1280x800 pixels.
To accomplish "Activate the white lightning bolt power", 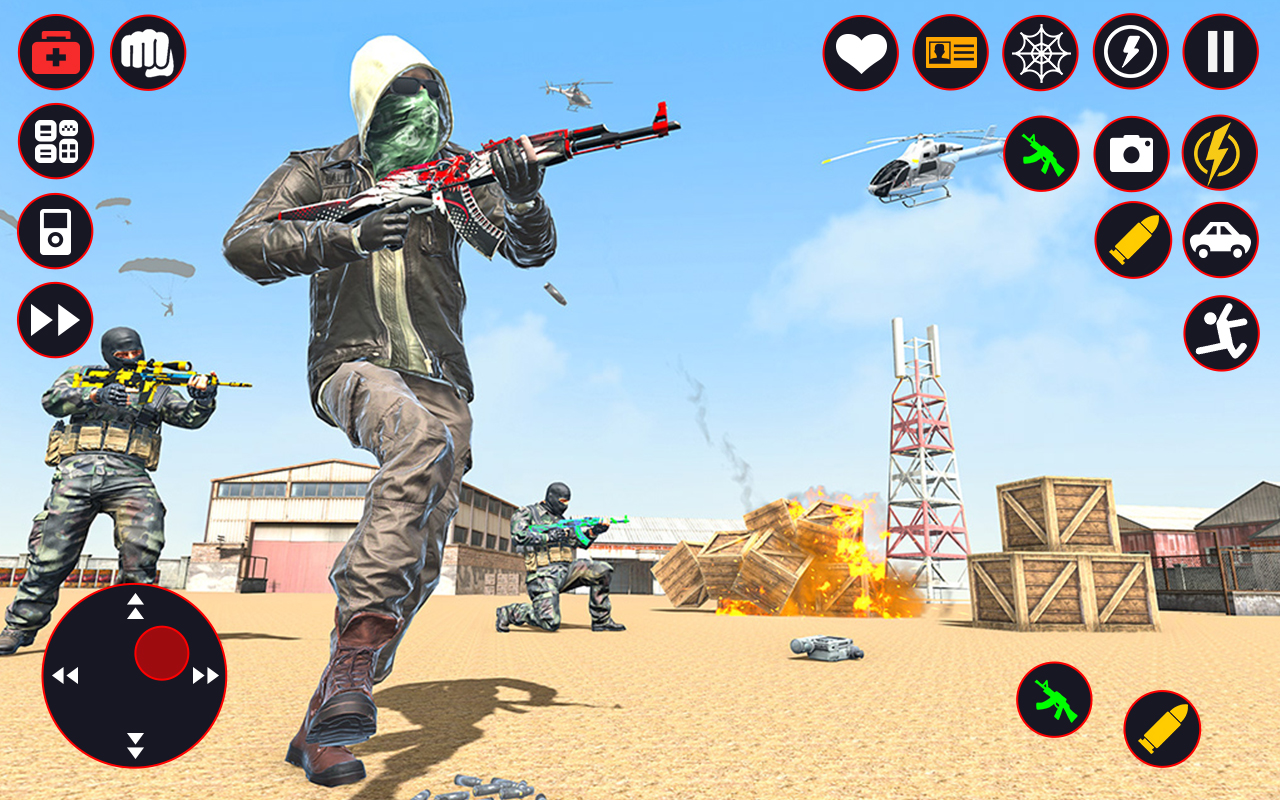I will coord(1129,53).
